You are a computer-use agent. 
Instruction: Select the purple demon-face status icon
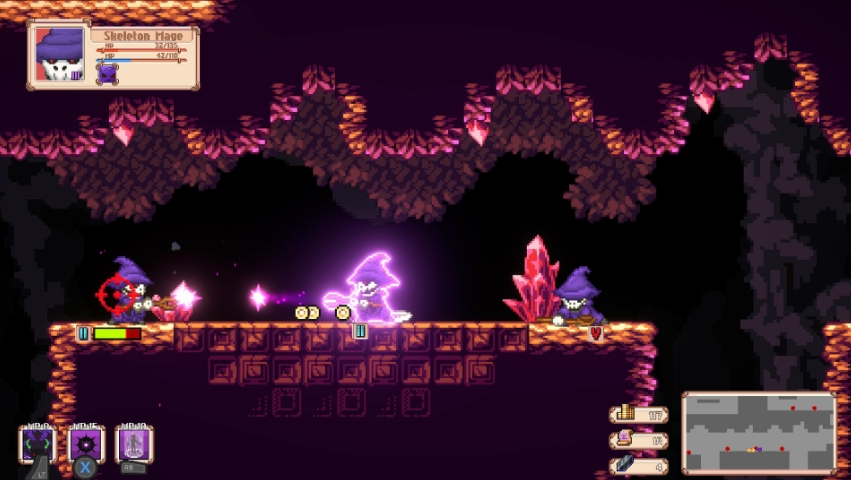point(108,72)
